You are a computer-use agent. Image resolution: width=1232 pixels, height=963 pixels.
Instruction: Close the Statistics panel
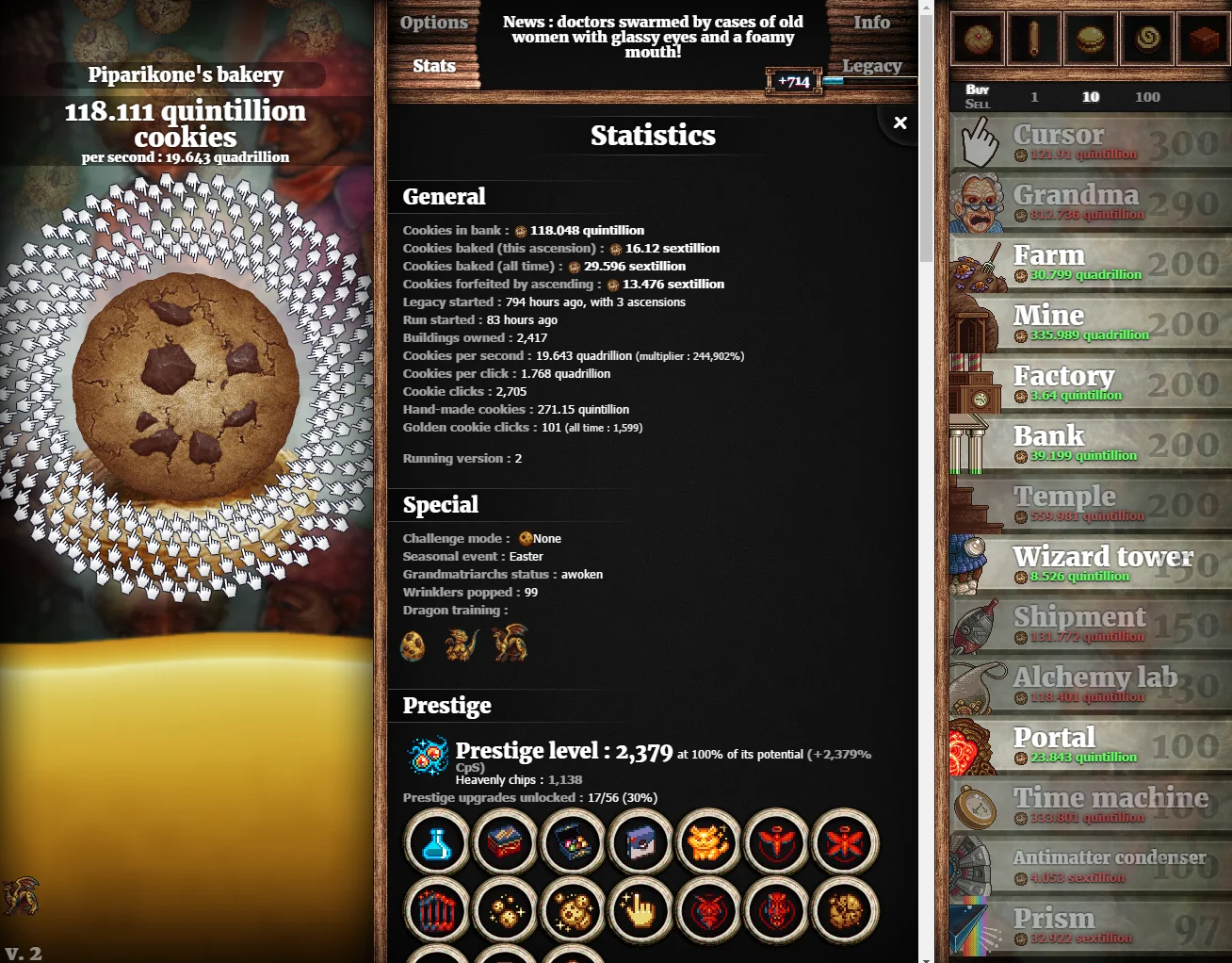(899, 122)
